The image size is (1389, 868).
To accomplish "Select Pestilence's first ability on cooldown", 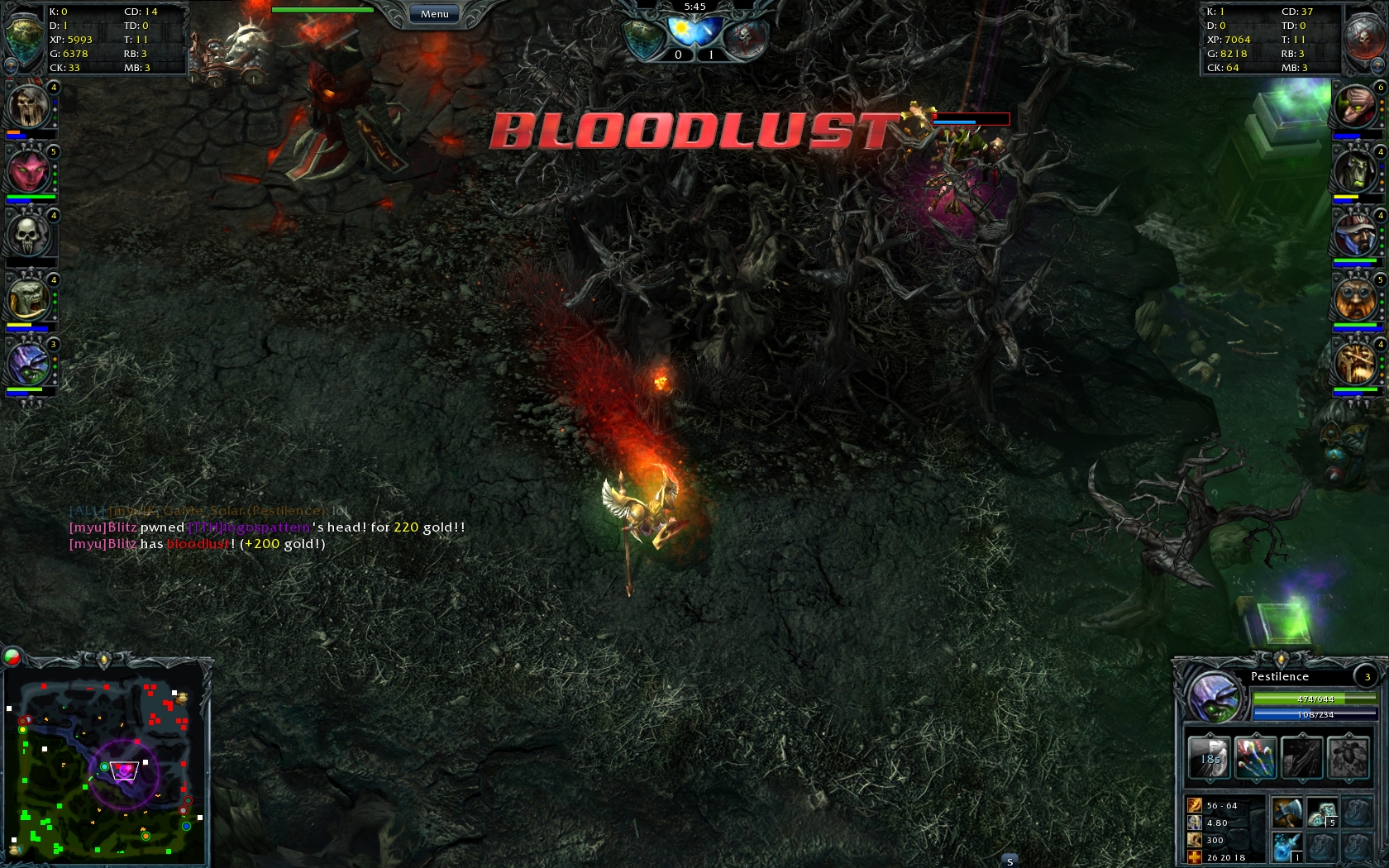I will [x=1209, y=758].
